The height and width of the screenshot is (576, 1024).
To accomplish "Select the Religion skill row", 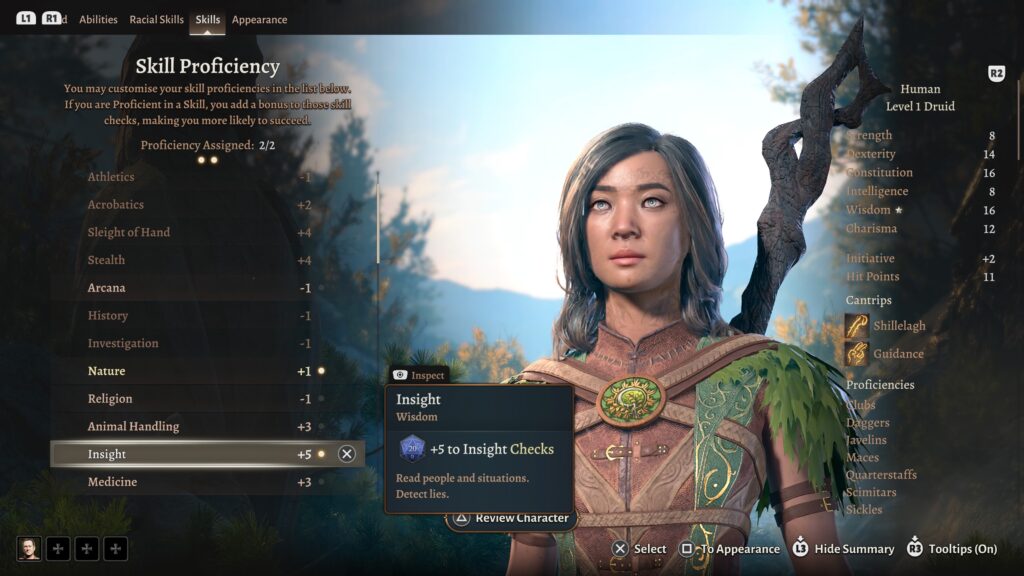I will pyautogui.click(x=200, y=399).
